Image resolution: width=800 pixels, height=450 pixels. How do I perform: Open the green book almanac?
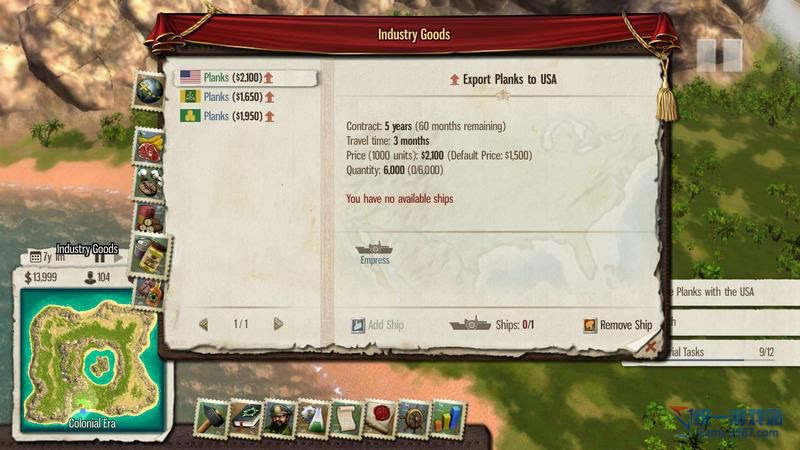(246, 418)
